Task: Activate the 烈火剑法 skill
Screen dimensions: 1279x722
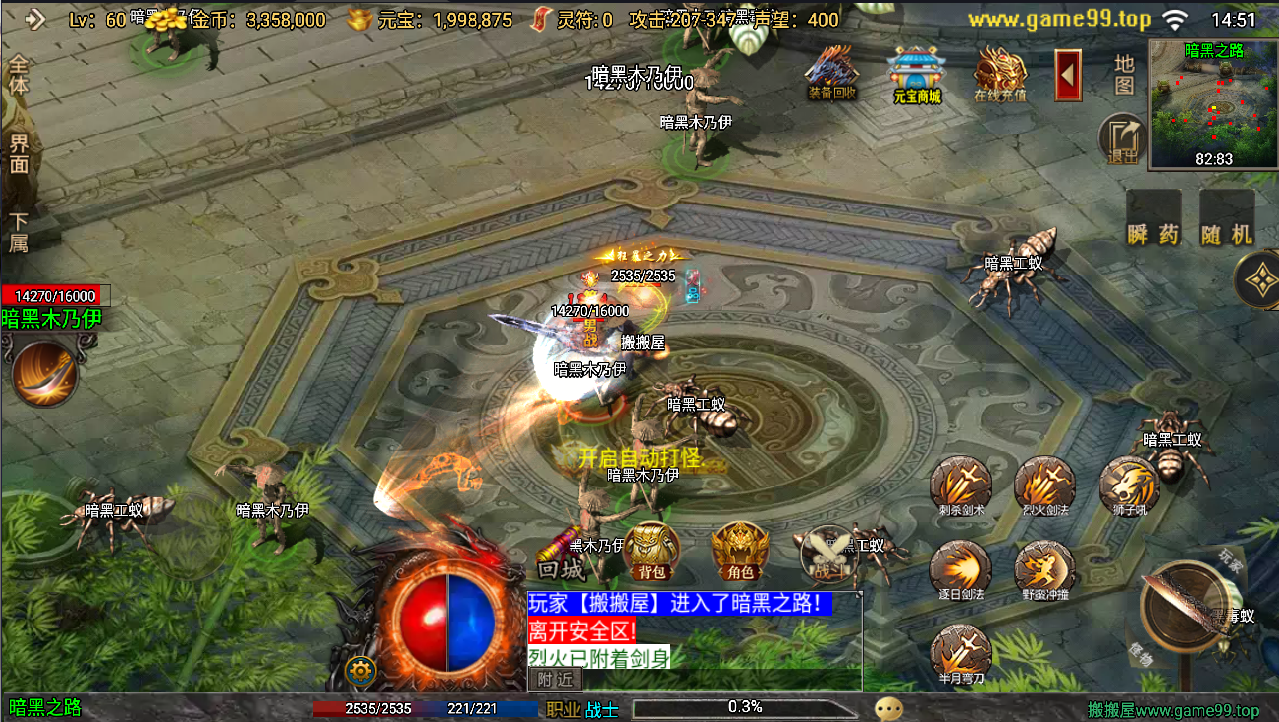Action: 1045,487
